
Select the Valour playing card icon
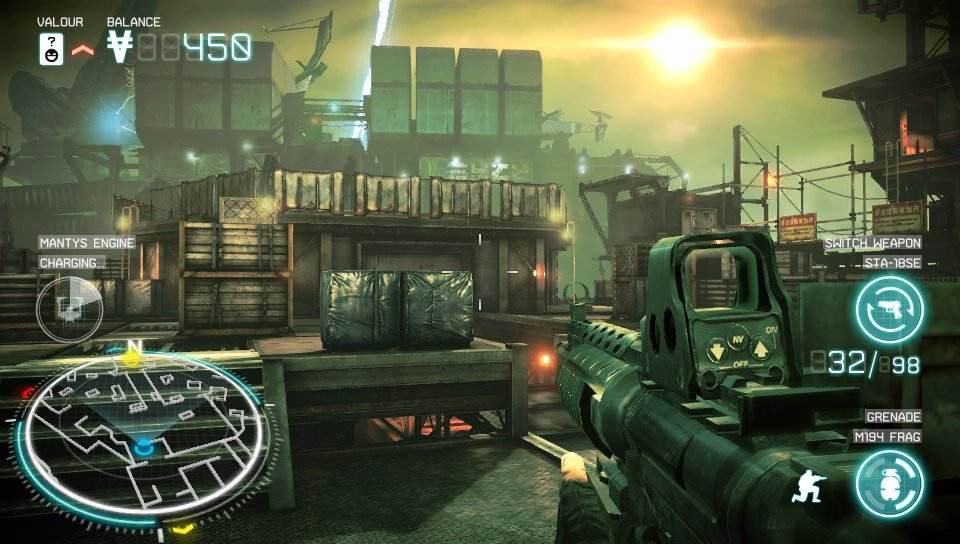point(52,49)
